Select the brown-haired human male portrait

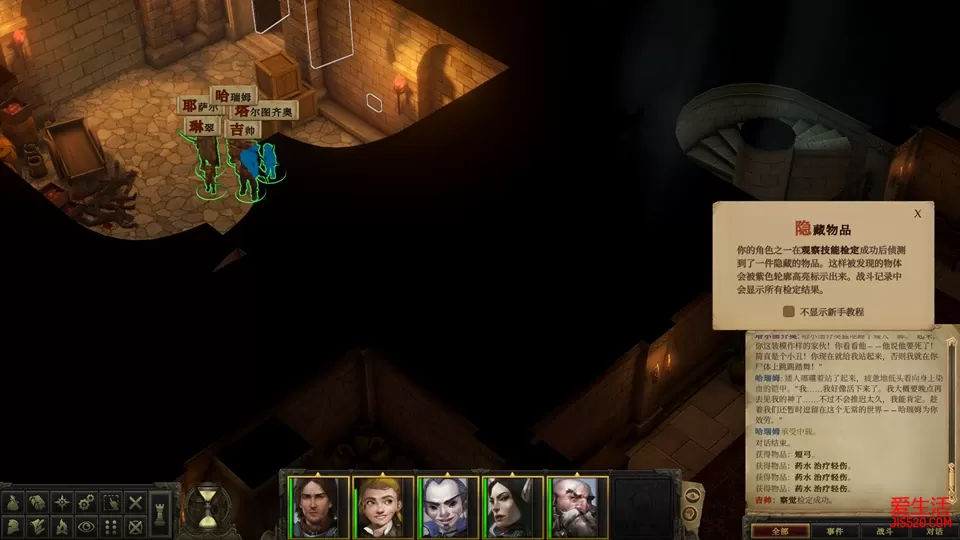[x=319, y=507]
